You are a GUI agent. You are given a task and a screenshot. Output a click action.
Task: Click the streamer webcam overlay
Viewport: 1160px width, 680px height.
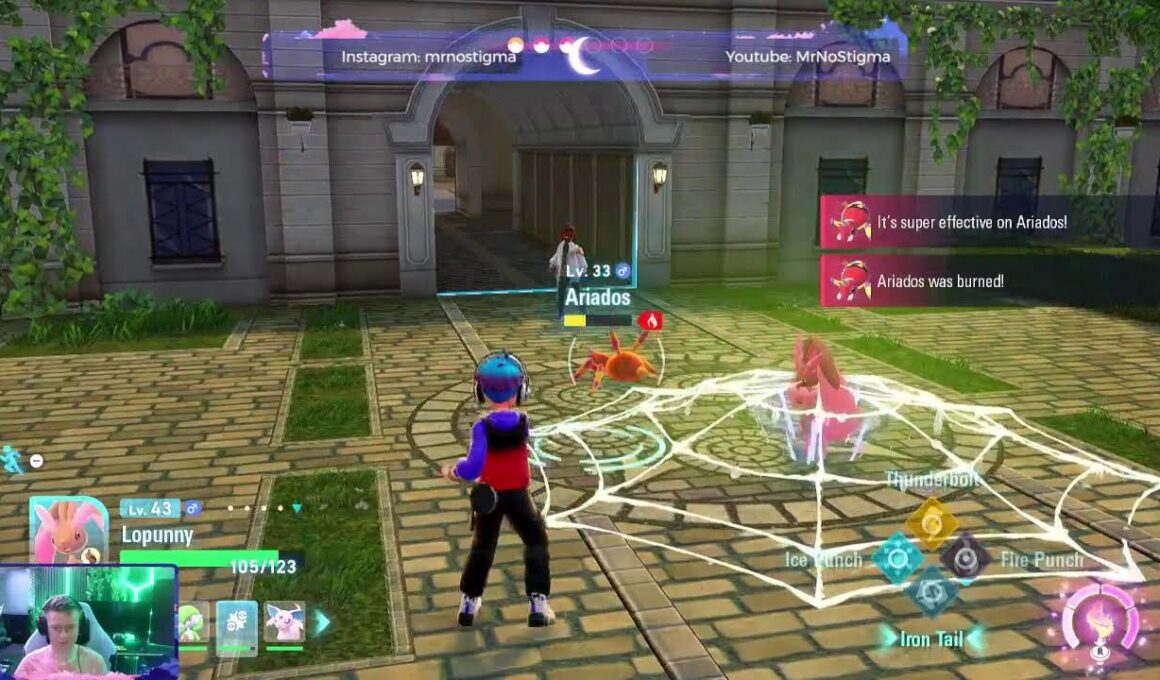click(x=88, y=622)
